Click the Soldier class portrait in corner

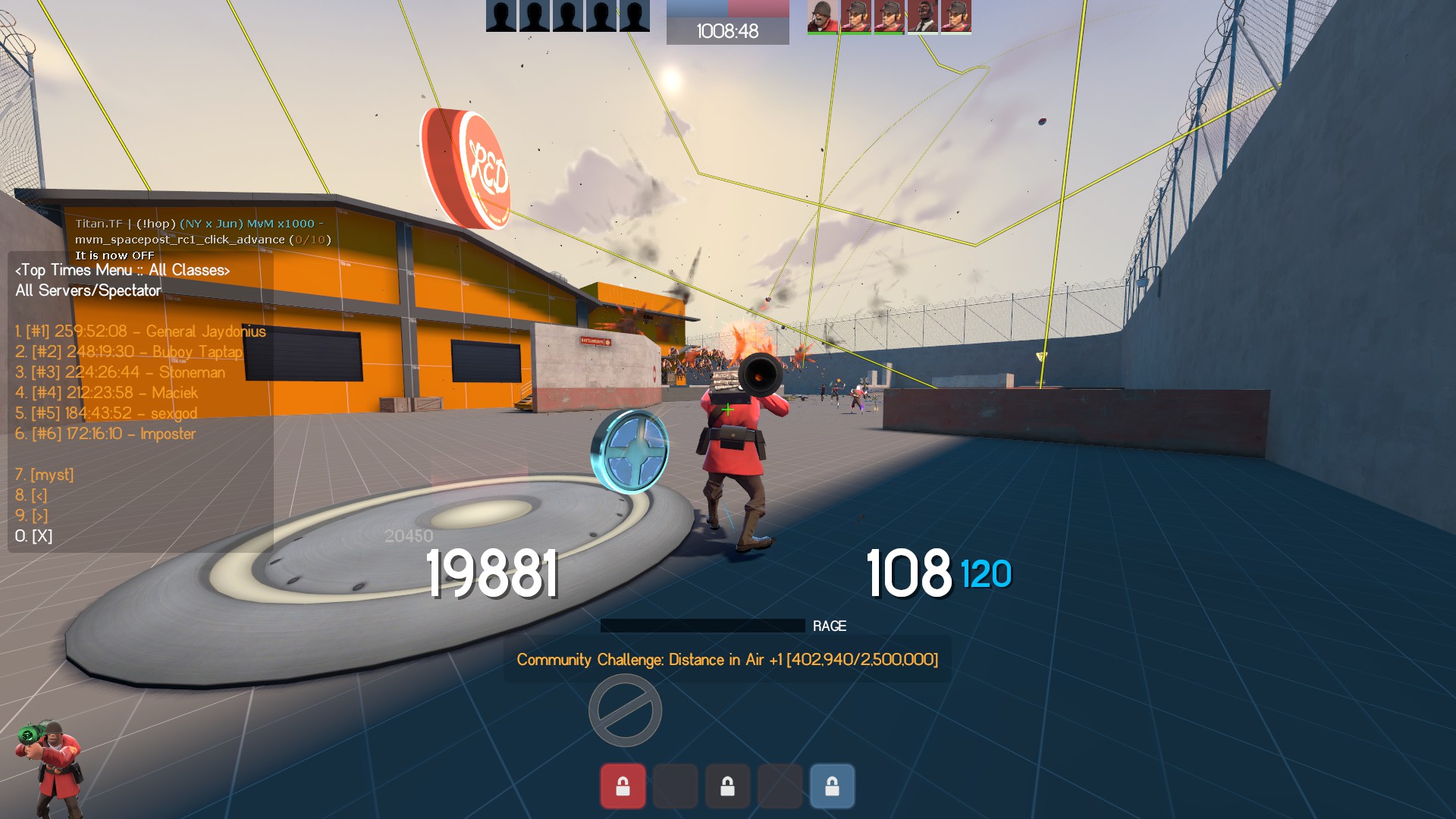[49, 767]
